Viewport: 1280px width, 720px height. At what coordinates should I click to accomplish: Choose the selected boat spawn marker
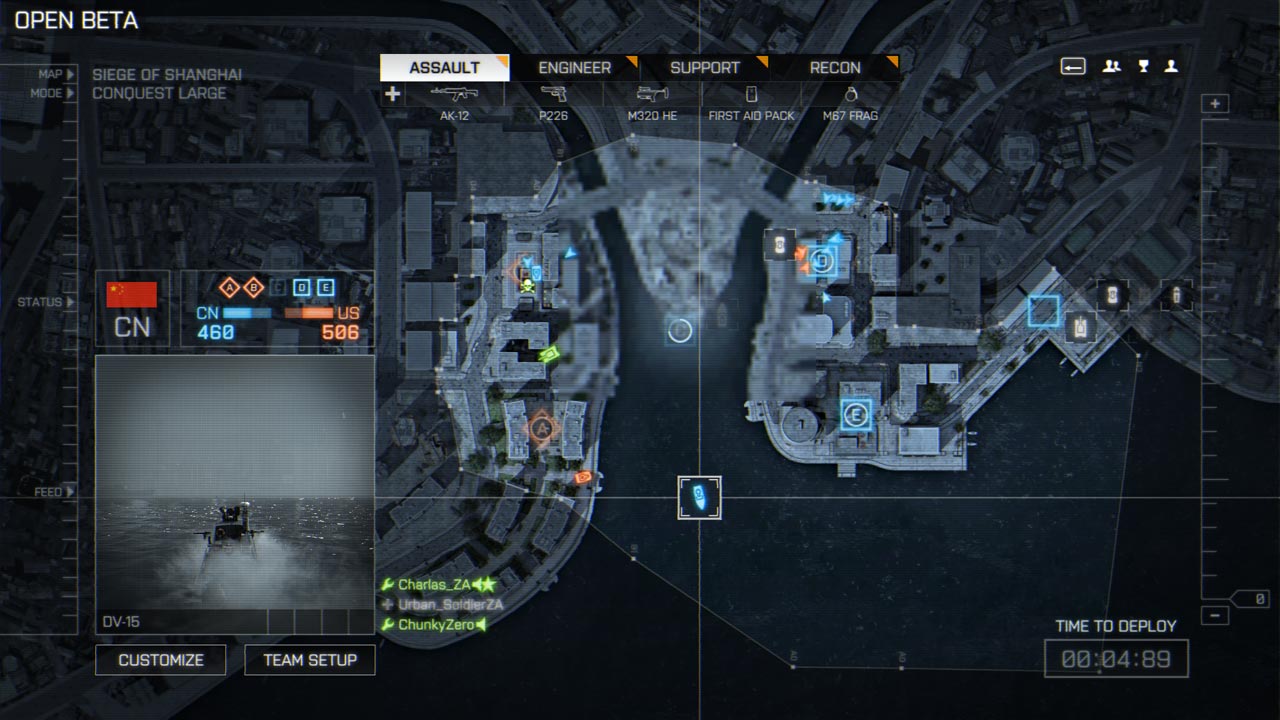pos(699,497)
